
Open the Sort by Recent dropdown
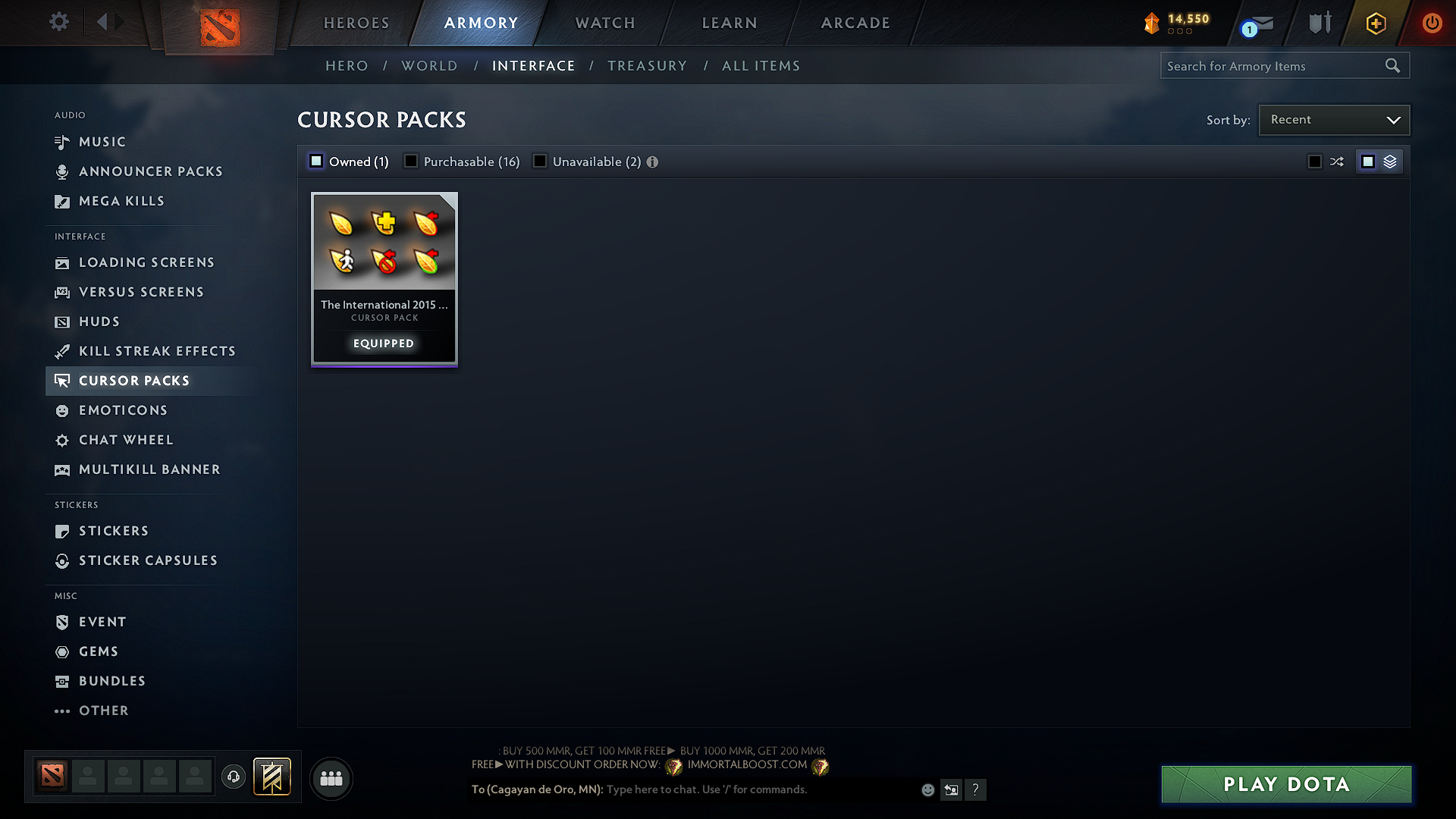[x=1333, y=119]
